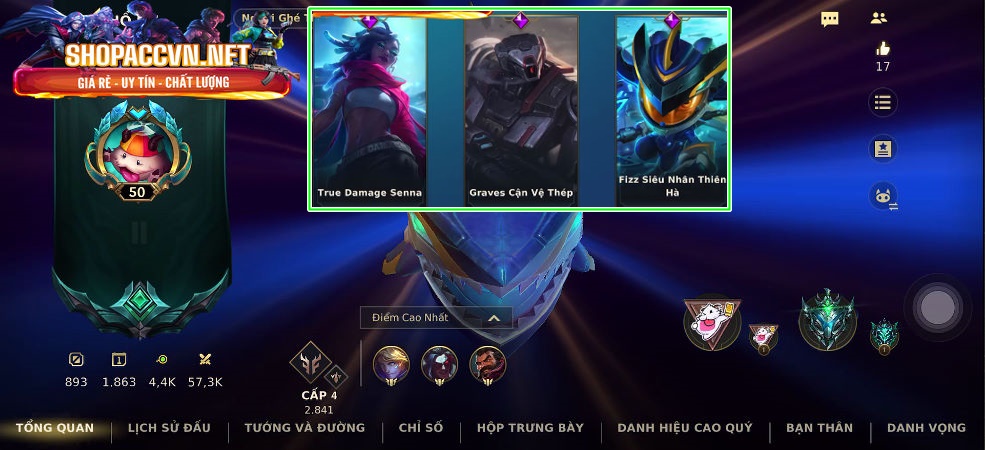Expand the Điểm Cao Nhất dropdown

point(436,318)
